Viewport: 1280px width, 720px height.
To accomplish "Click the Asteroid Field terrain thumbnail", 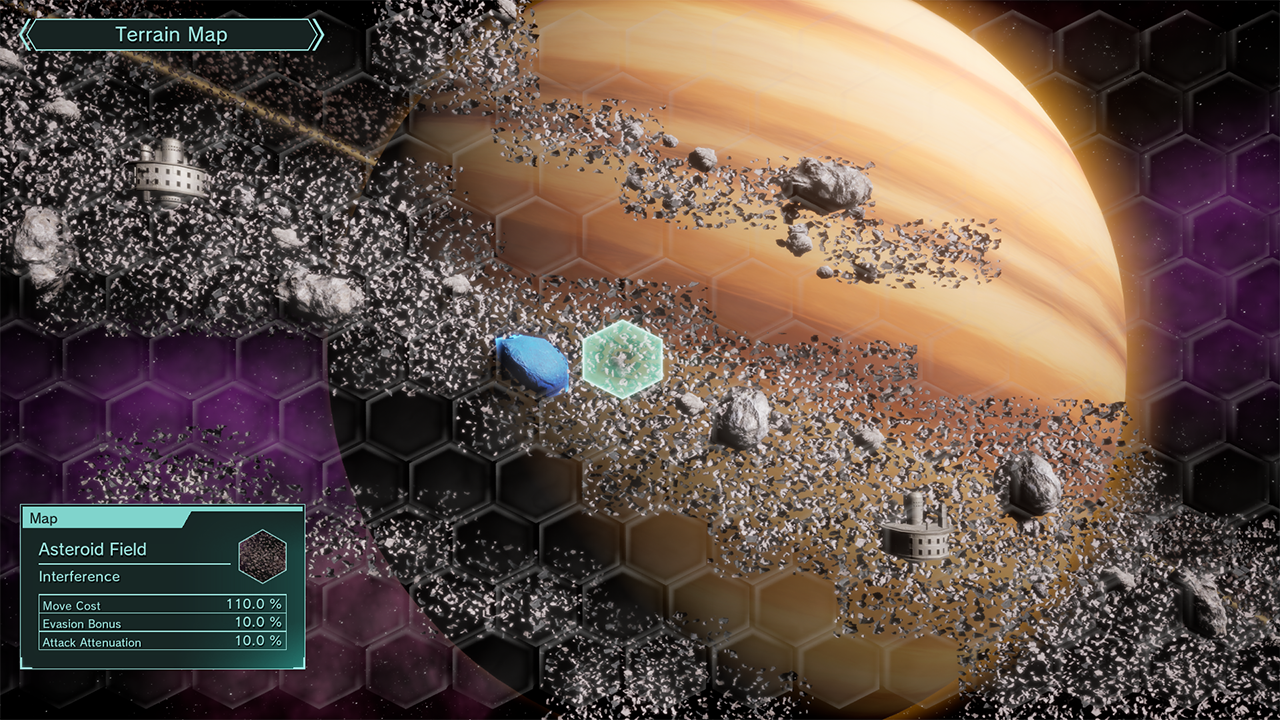I will [x=263, y=556].
